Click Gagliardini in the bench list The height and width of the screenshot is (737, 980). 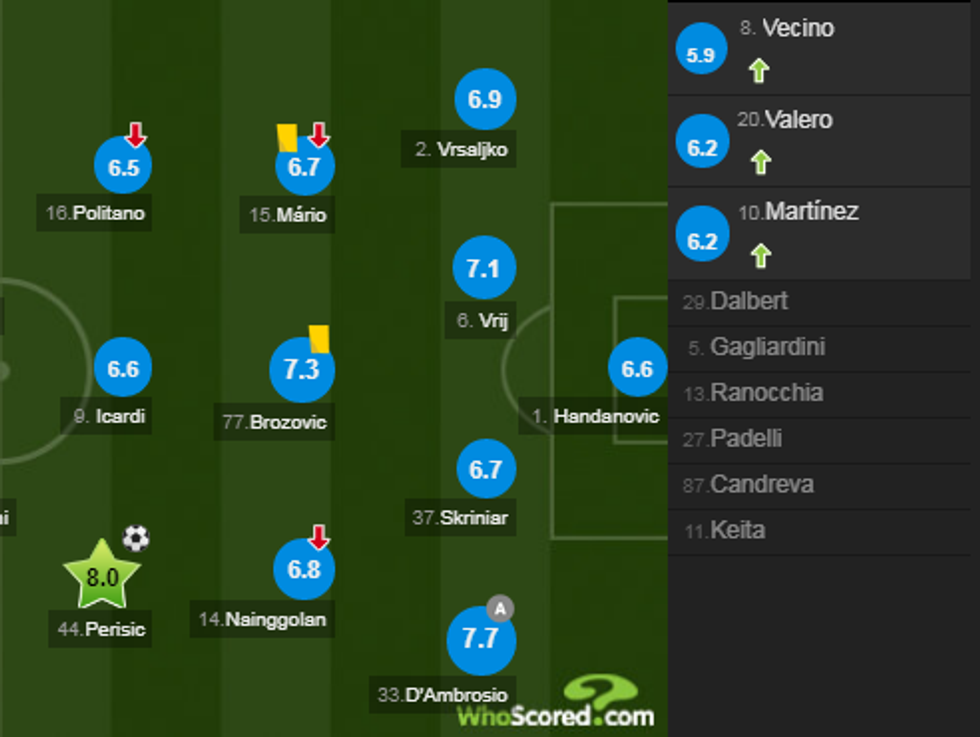click(767, 347)
